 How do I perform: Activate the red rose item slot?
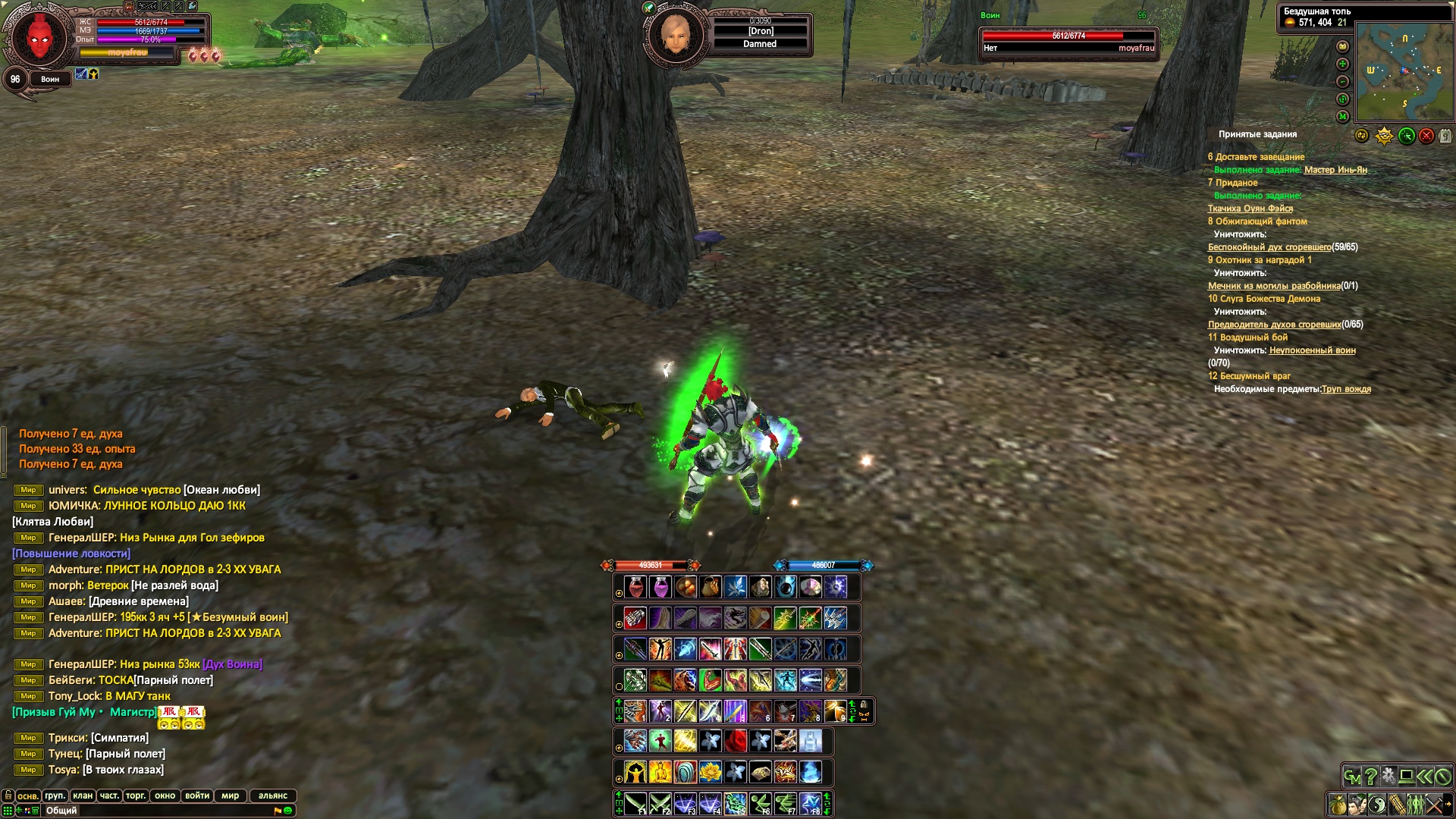[736, 741]
